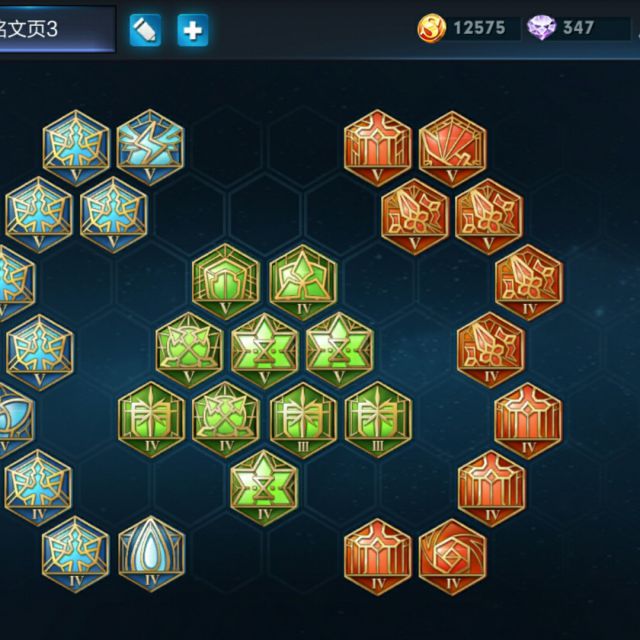
Task: Choose the orange fan-shaped rune
Action: pos(452,146)
